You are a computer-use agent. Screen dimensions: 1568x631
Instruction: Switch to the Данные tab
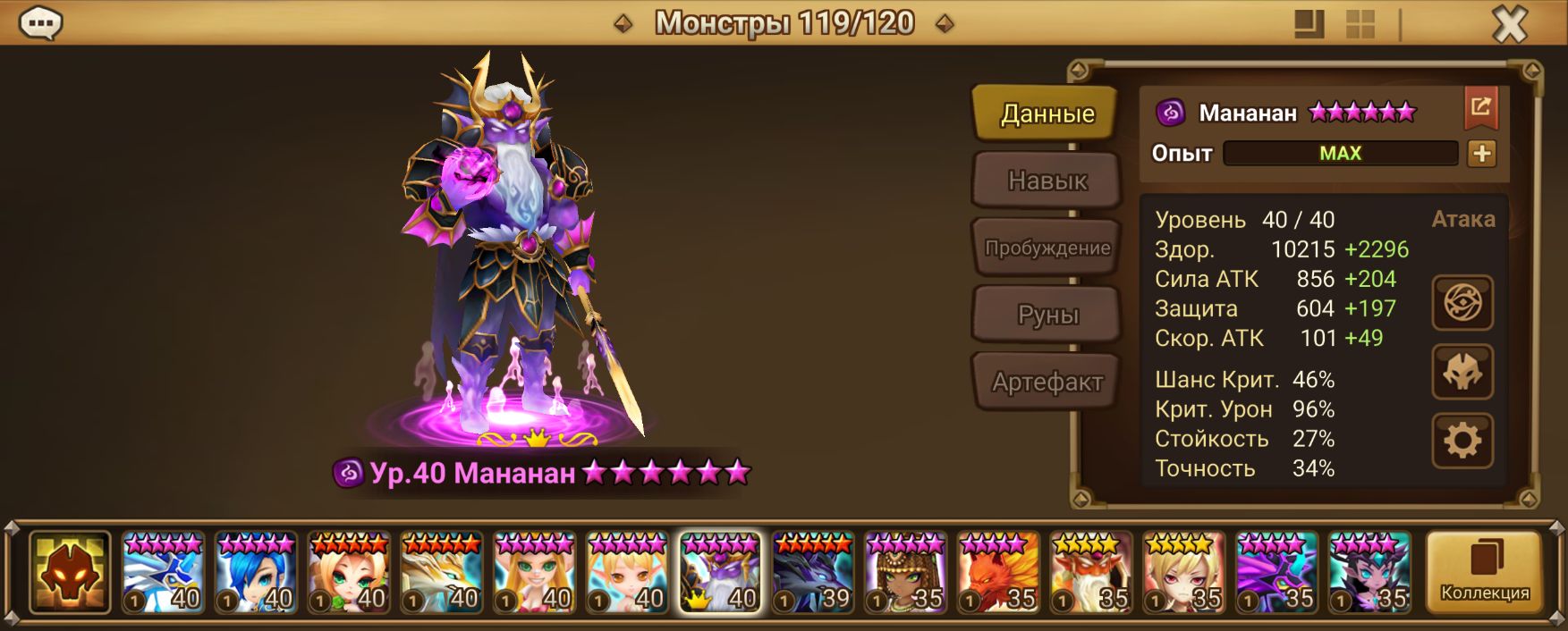point(1047,114)
